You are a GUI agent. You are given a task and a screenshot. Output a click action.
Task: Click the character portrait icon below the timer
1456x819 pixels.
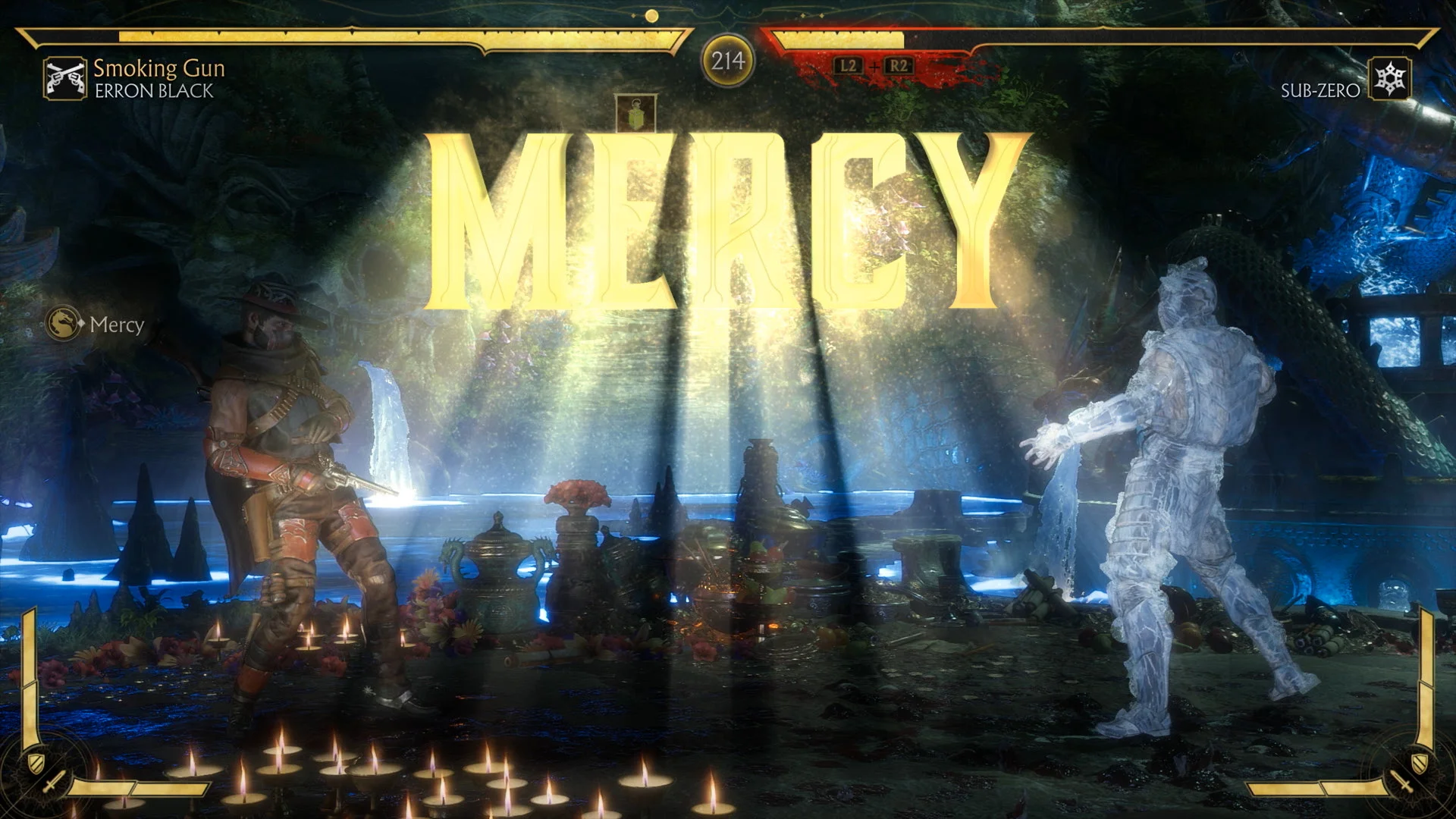pos(634,115)
